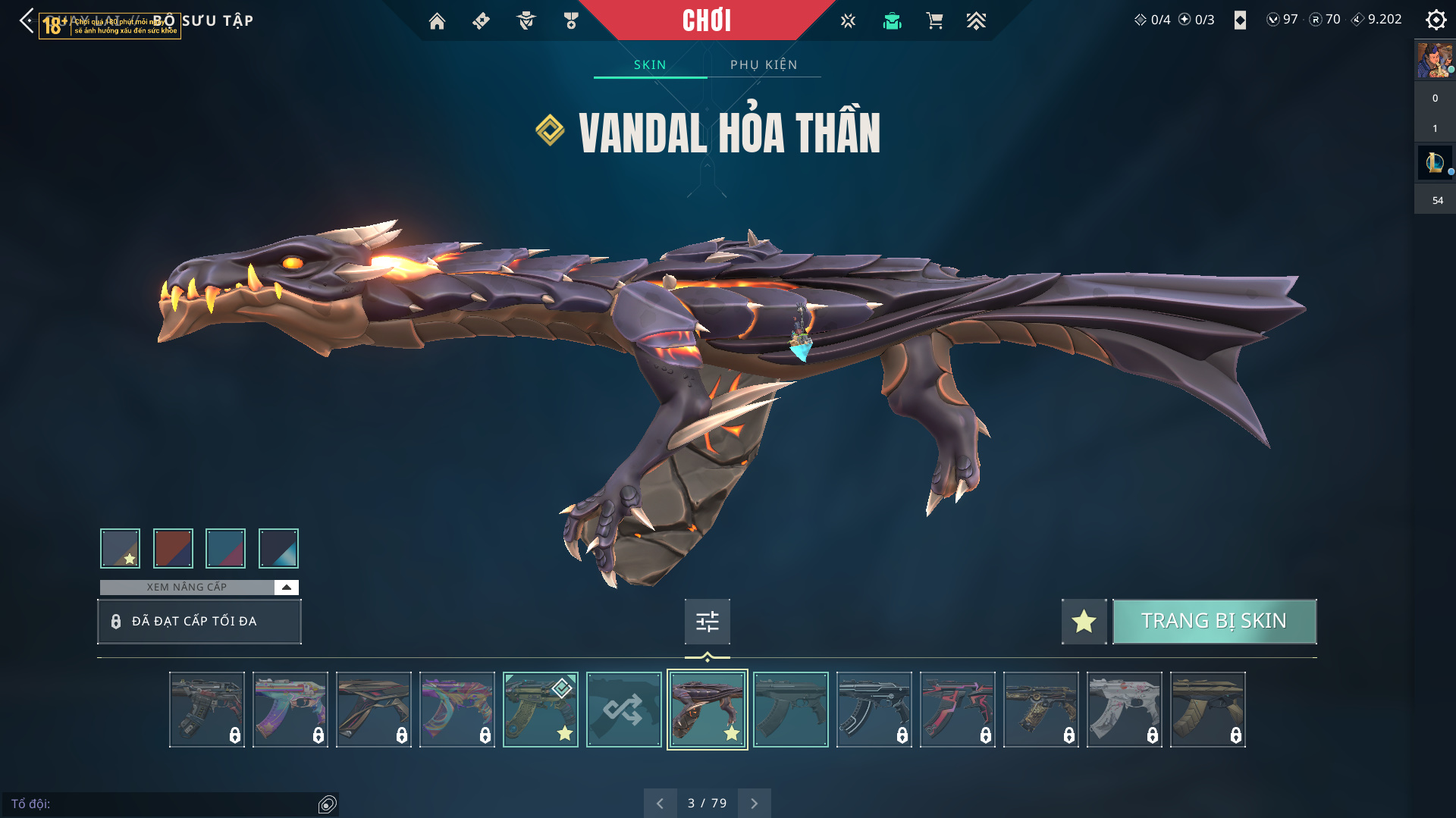Open the store cart icon
1456x818 pixels.
coord(934,21)
